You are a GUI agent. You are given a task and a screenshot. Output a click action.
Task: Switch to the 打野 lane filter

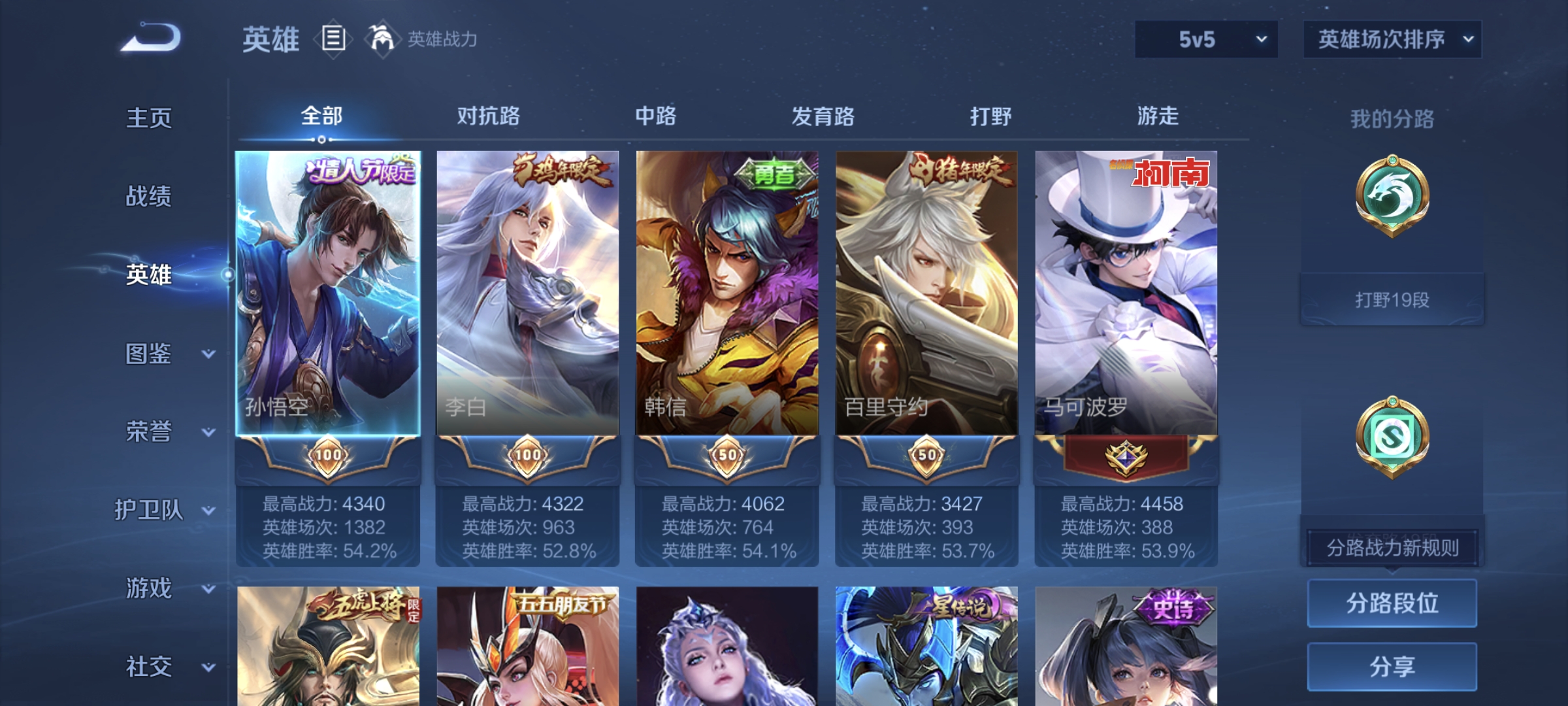991,116
